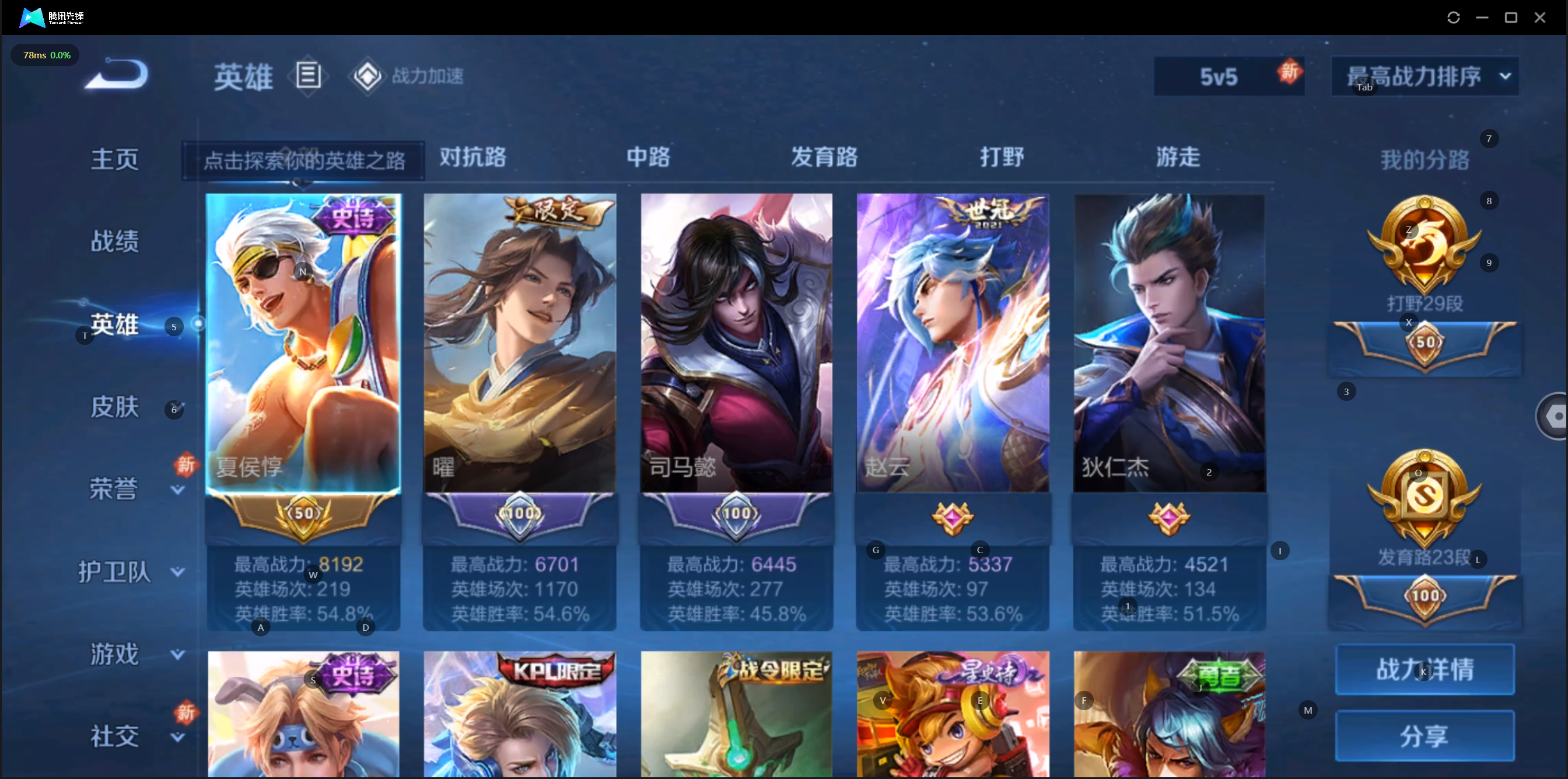Viewport: 1568px width, 779px height.
Task: Select the 夏侯惇 hero card
Action: (x=303, y=344)
